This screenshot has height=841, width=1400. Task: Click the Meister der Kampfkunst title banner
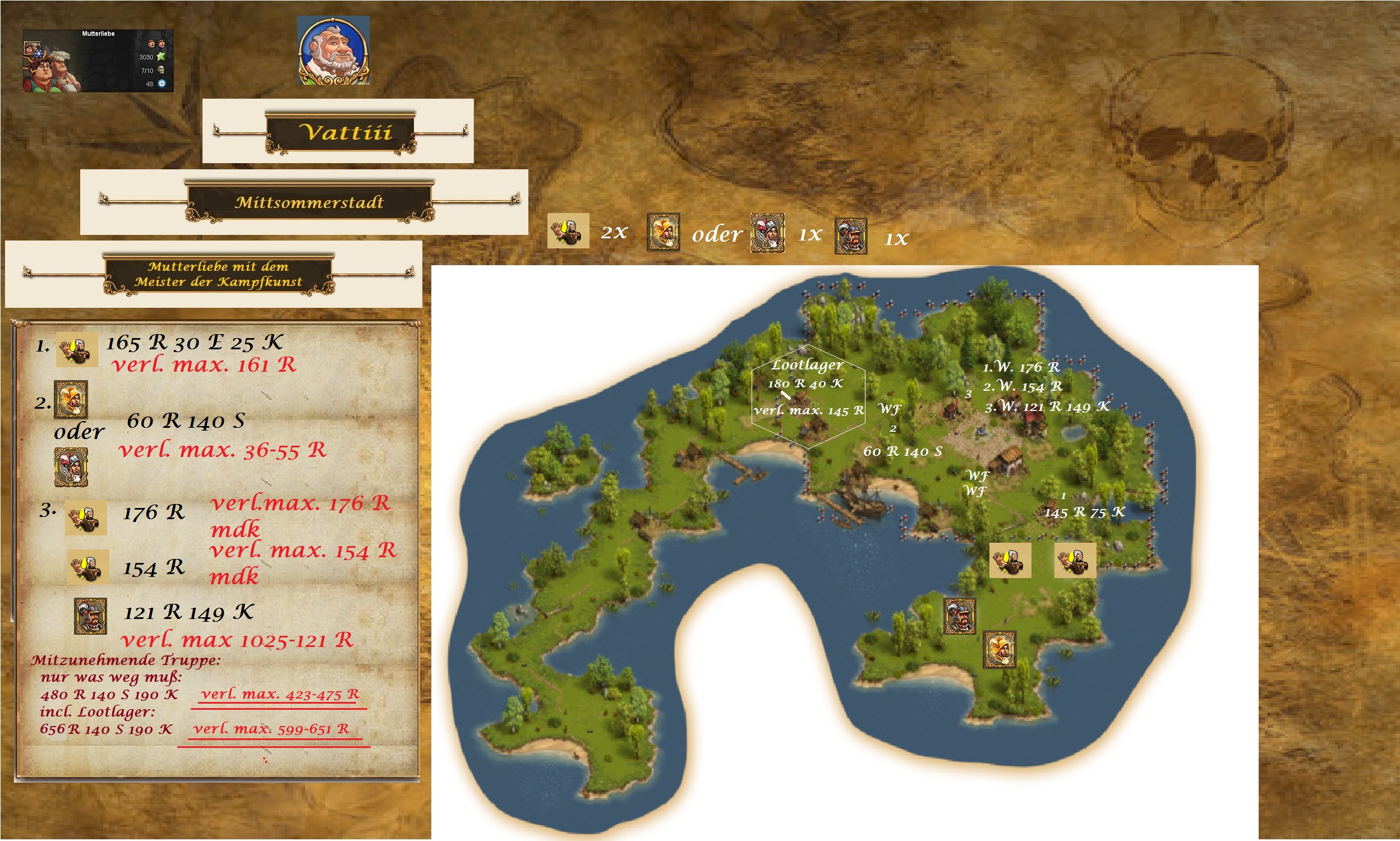point(219,274)
